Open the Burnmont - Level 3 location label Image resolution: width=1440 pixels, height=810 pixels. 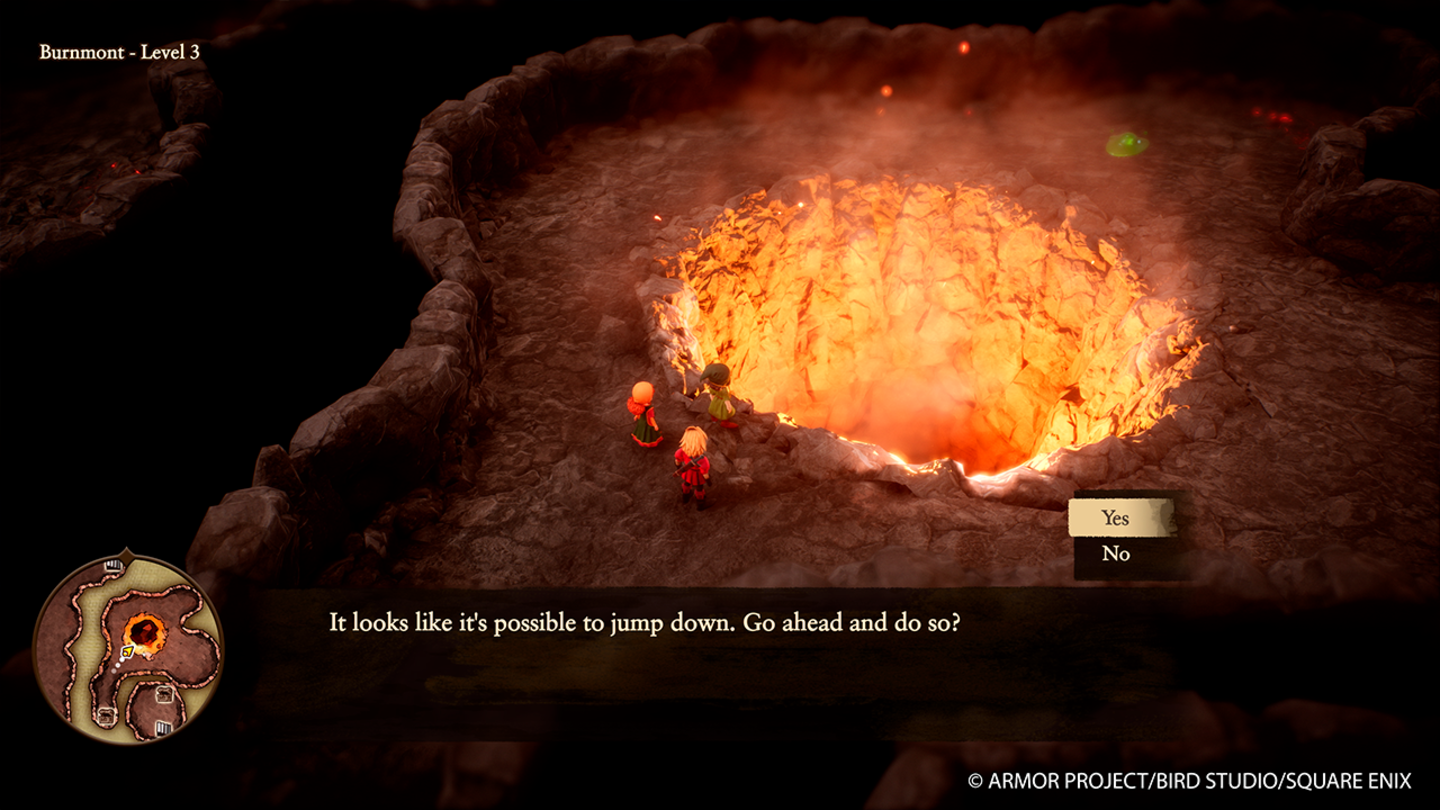click(x=120, y=50)
